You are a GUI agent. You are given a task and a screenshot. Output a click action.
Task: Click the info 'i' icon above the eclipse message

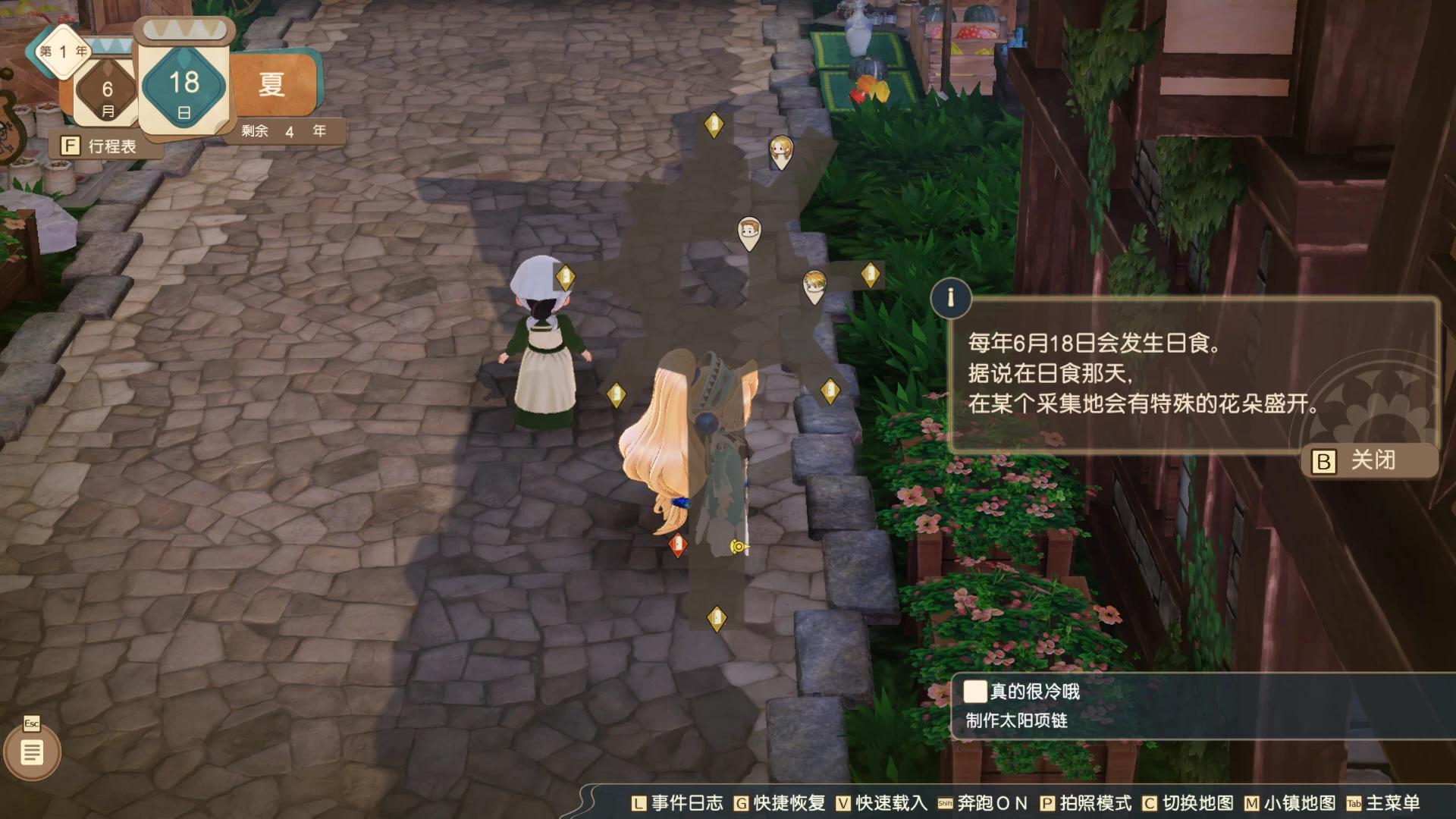point(952,298)
